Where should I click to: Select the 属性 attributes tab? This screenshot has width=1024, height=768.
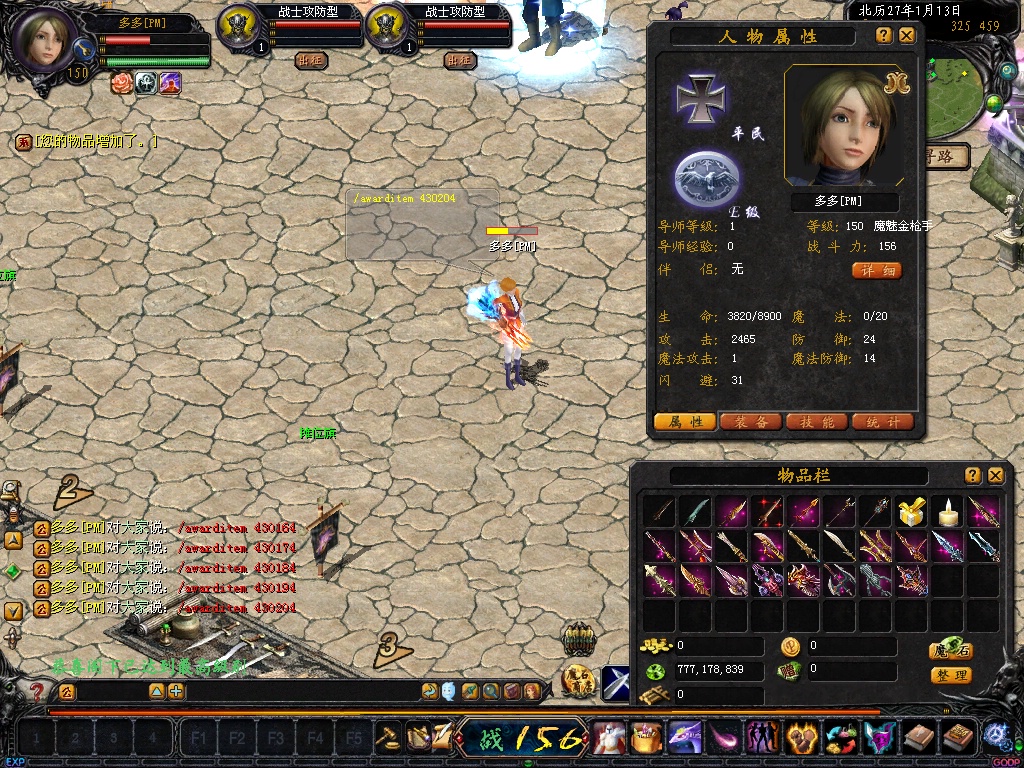click(684, 422)
